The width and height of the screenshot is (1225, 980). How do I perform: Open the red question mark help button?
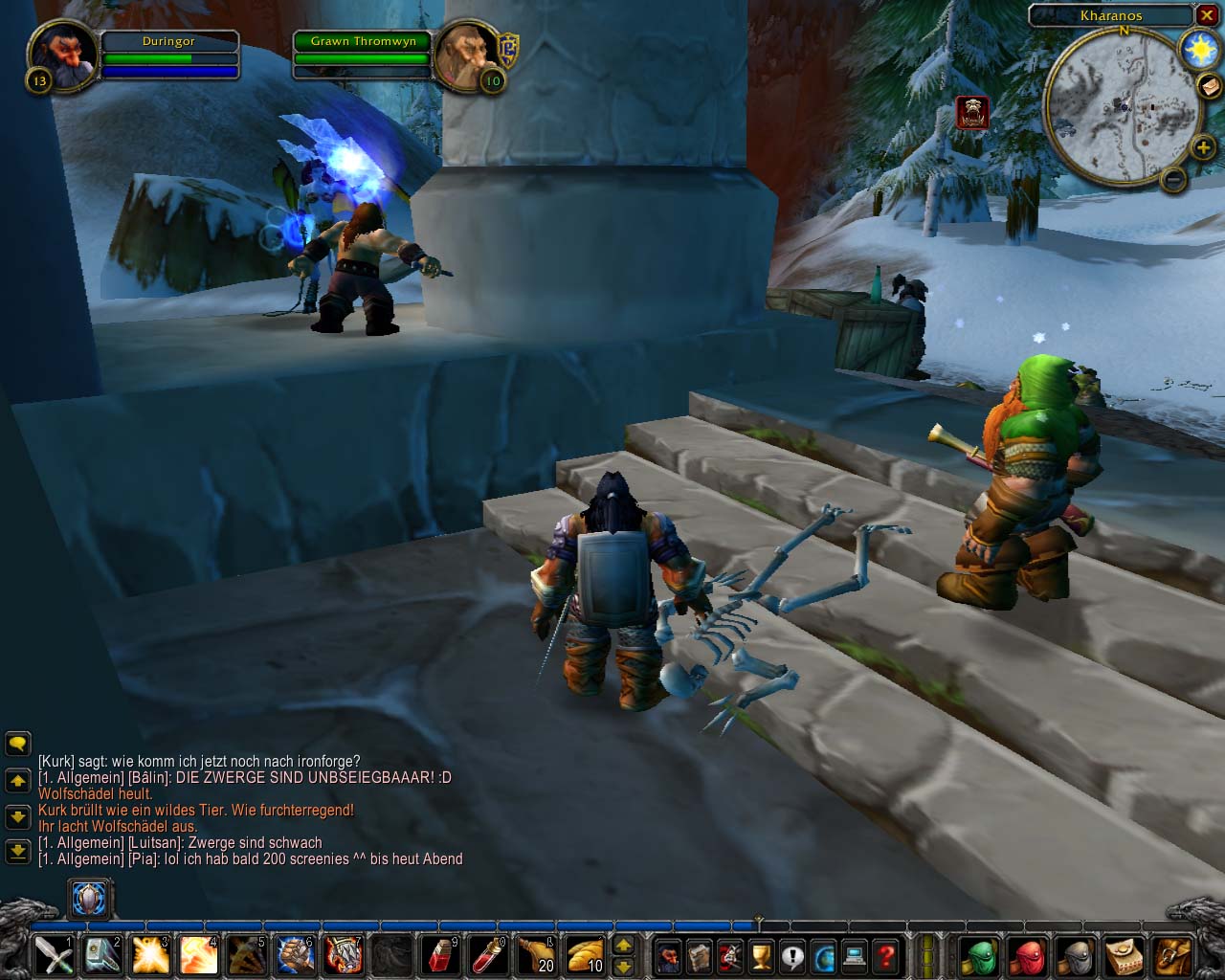pos(886,955)
